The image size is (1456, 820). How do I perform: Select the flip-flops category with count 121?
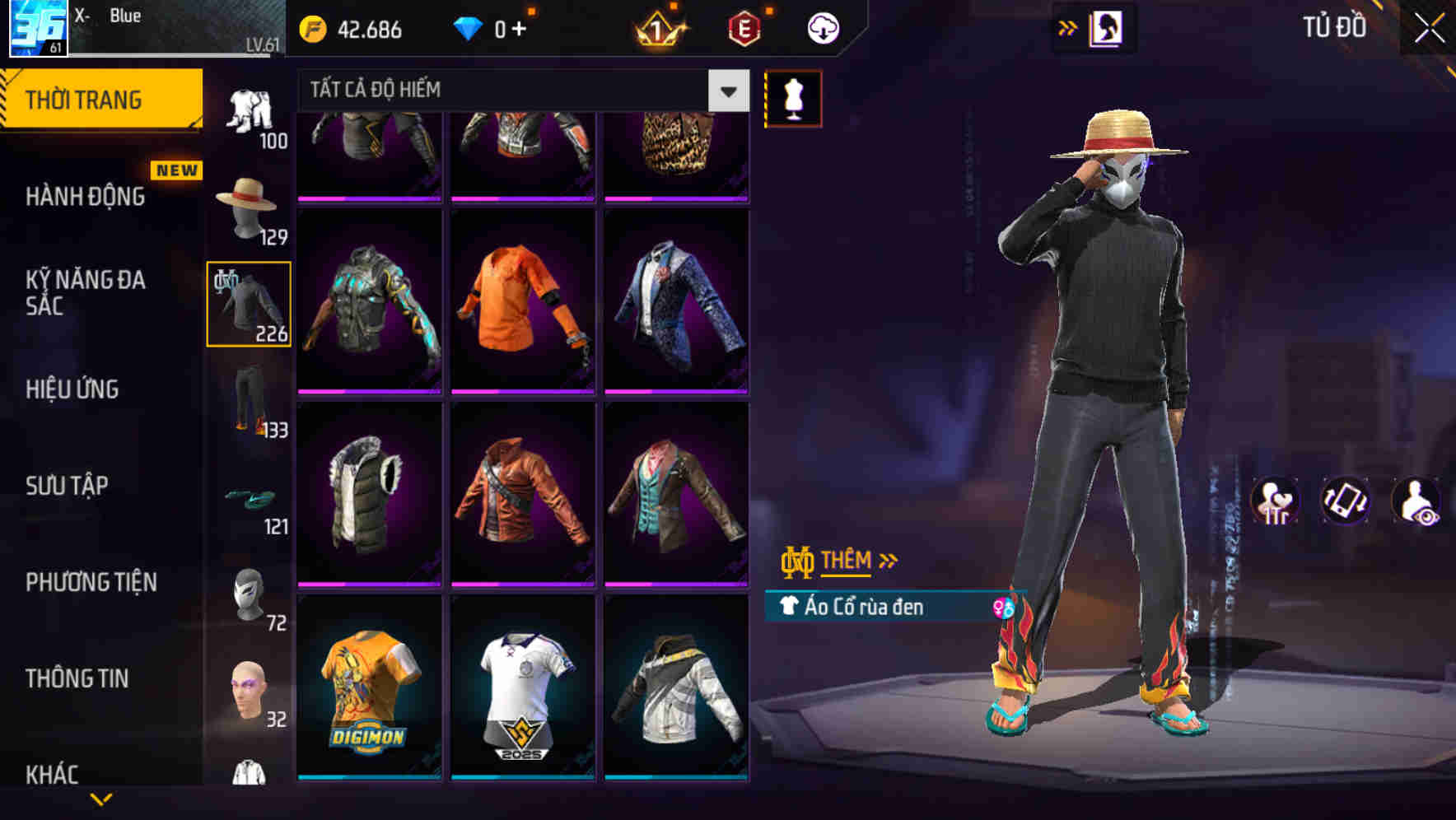point(247,502)
